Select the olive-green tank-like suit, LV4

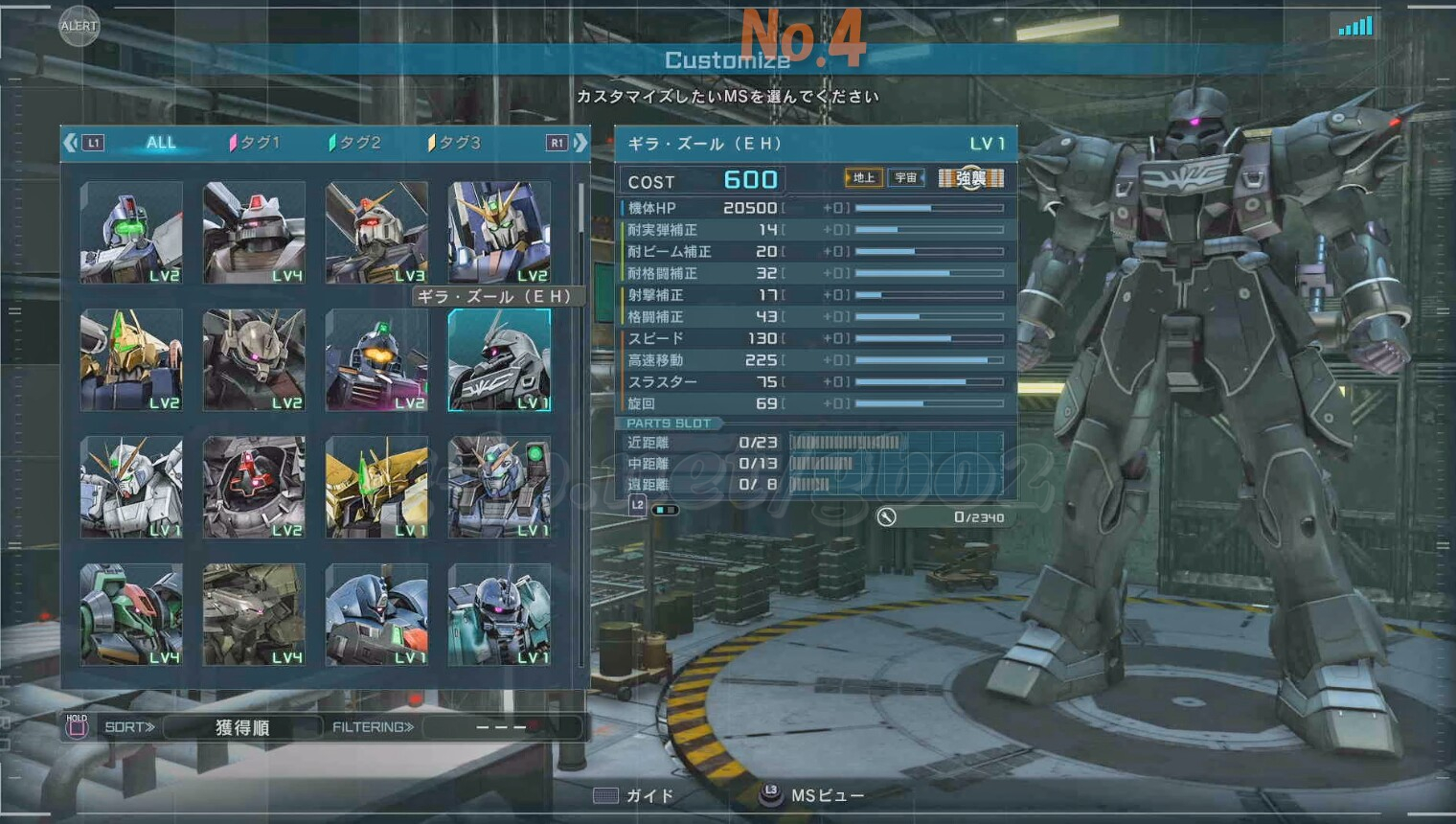pyautogui.click(x=254, y=615)
